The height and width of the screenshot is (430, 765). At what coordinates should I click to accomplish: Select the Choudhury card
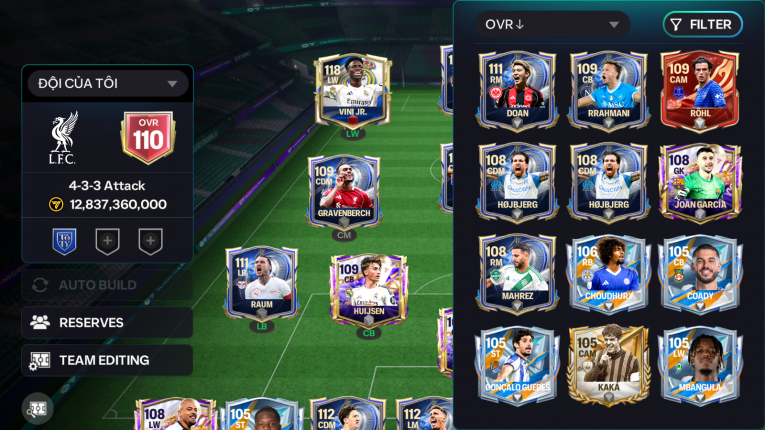coord(608,273)
